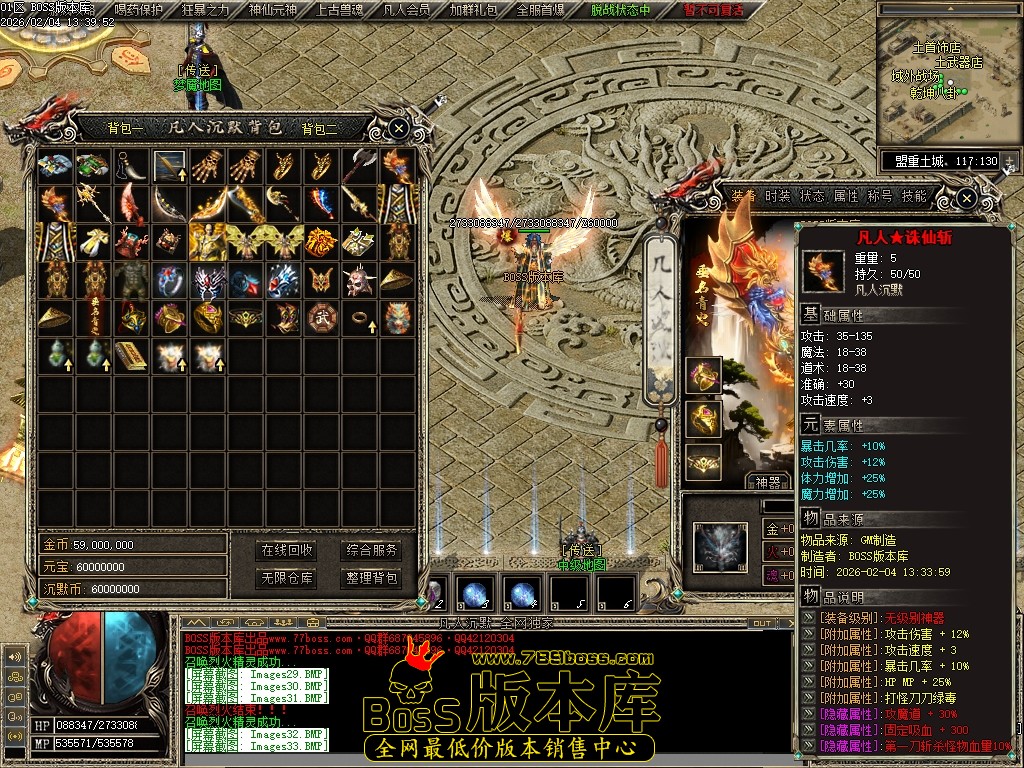This screenshot has width=1024, height=768.
Task: Open the 技能 skills tab
Action: click(914, 196)
